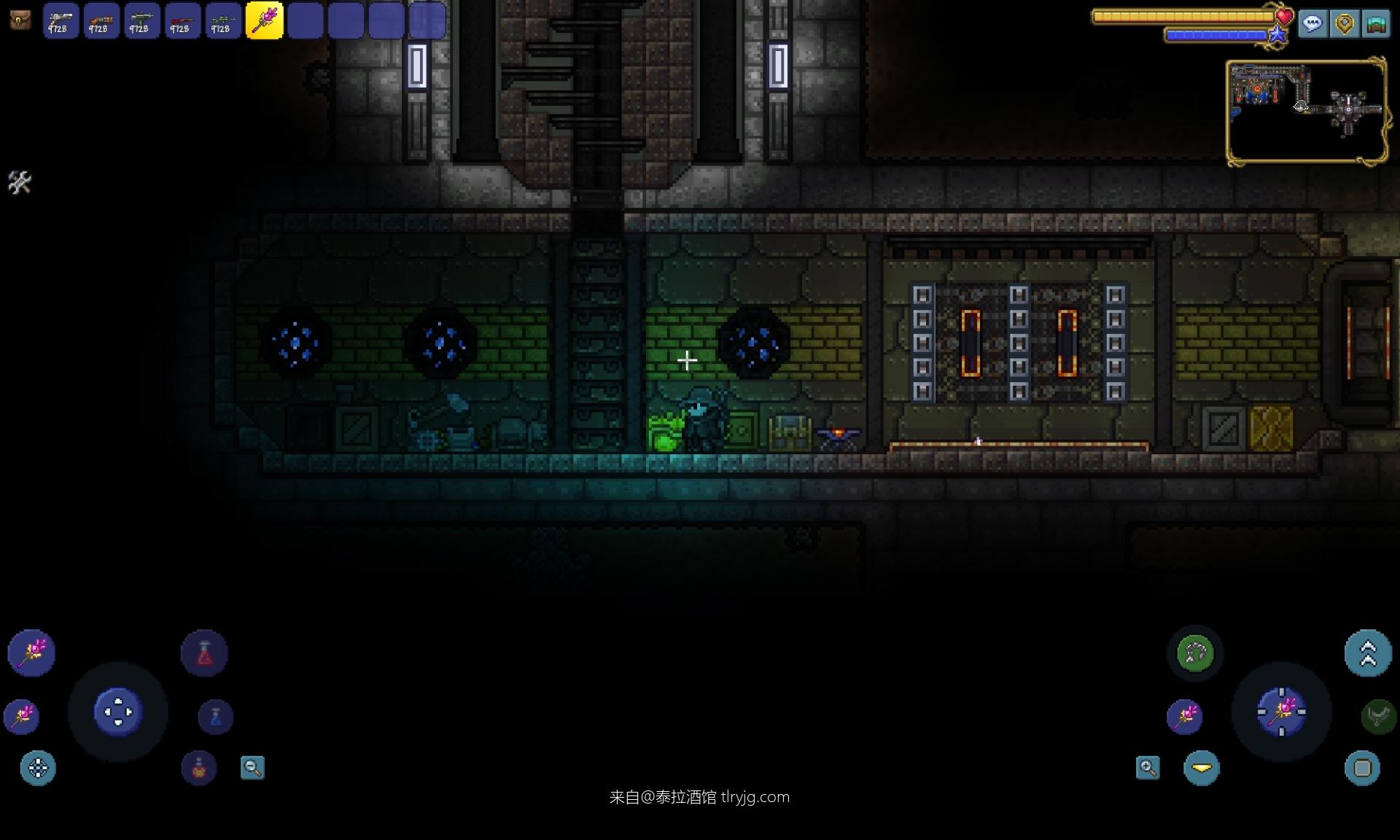
Task: Open the hammer and wrench settings
Action: click(x=20, y=182)
